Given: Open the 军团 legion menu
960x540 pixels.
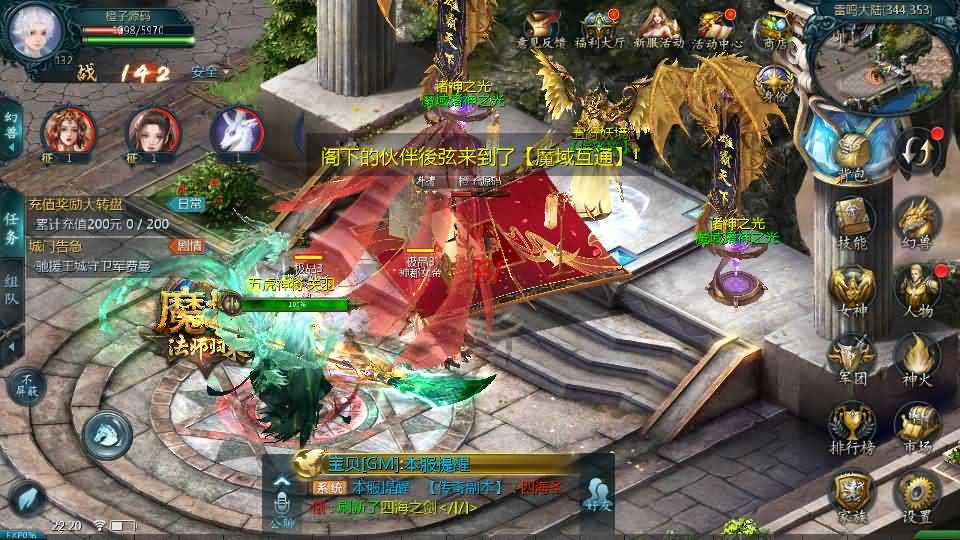Looking at the screenshot, I should coord(852,356).
